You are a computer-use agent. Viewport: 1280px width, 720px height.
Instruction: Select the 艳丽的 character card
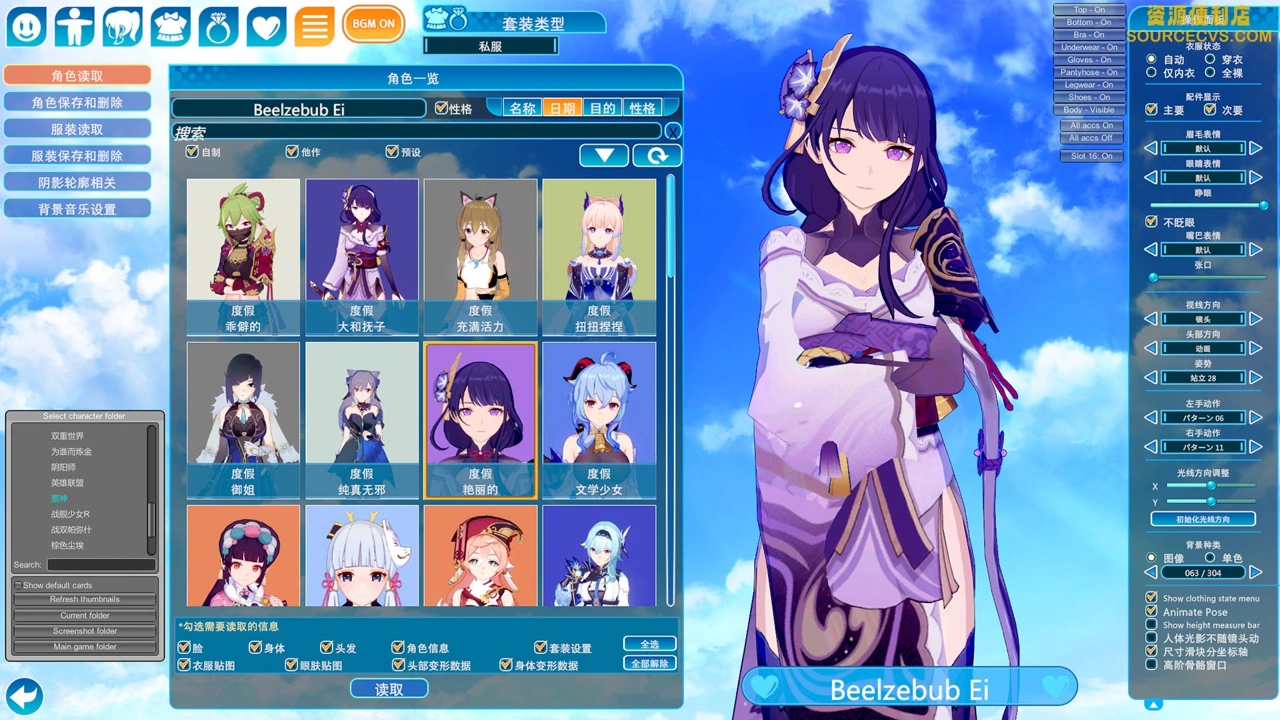480,420
